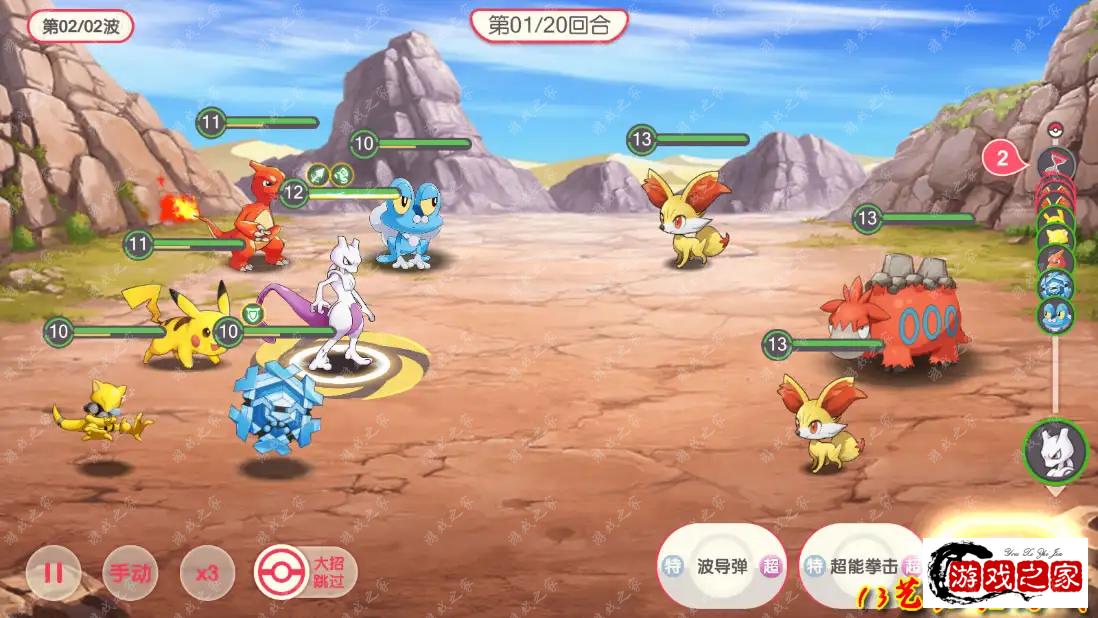This screenshot has width=1098, height=618.
Task: Toggle the 大招跳过 ultimate skip button
Action: pyautogui.click(x=305, y=573)
